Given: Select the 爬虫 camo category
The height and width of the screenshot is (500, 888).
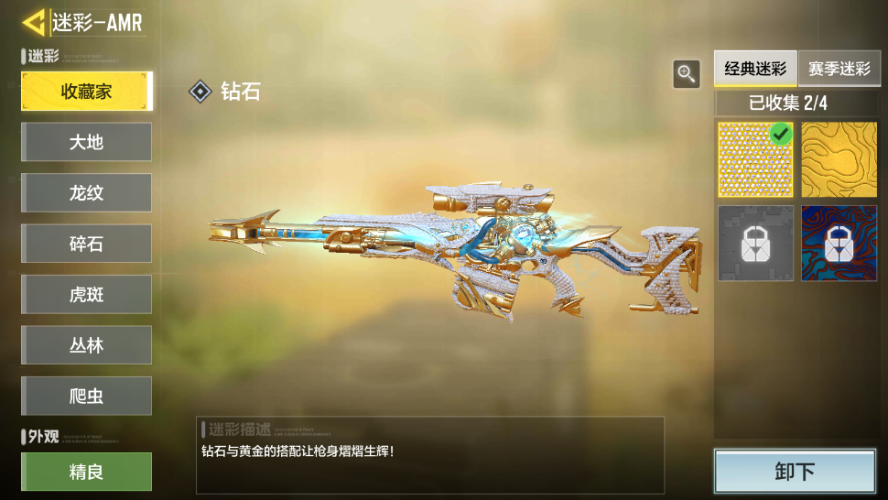Looking at the screenshot, I should (x=86, y=396).
